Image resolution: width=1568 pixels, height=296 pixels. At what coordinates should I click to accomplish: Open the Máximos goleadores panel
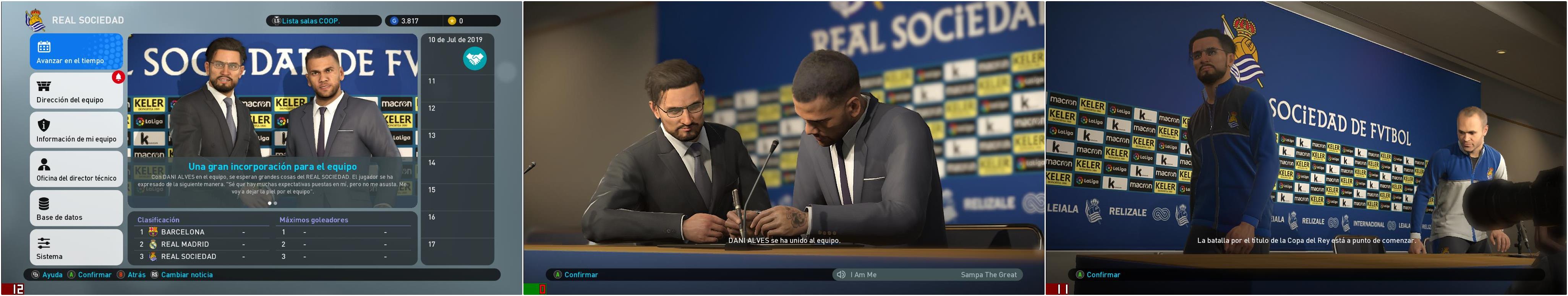(313, 220)
